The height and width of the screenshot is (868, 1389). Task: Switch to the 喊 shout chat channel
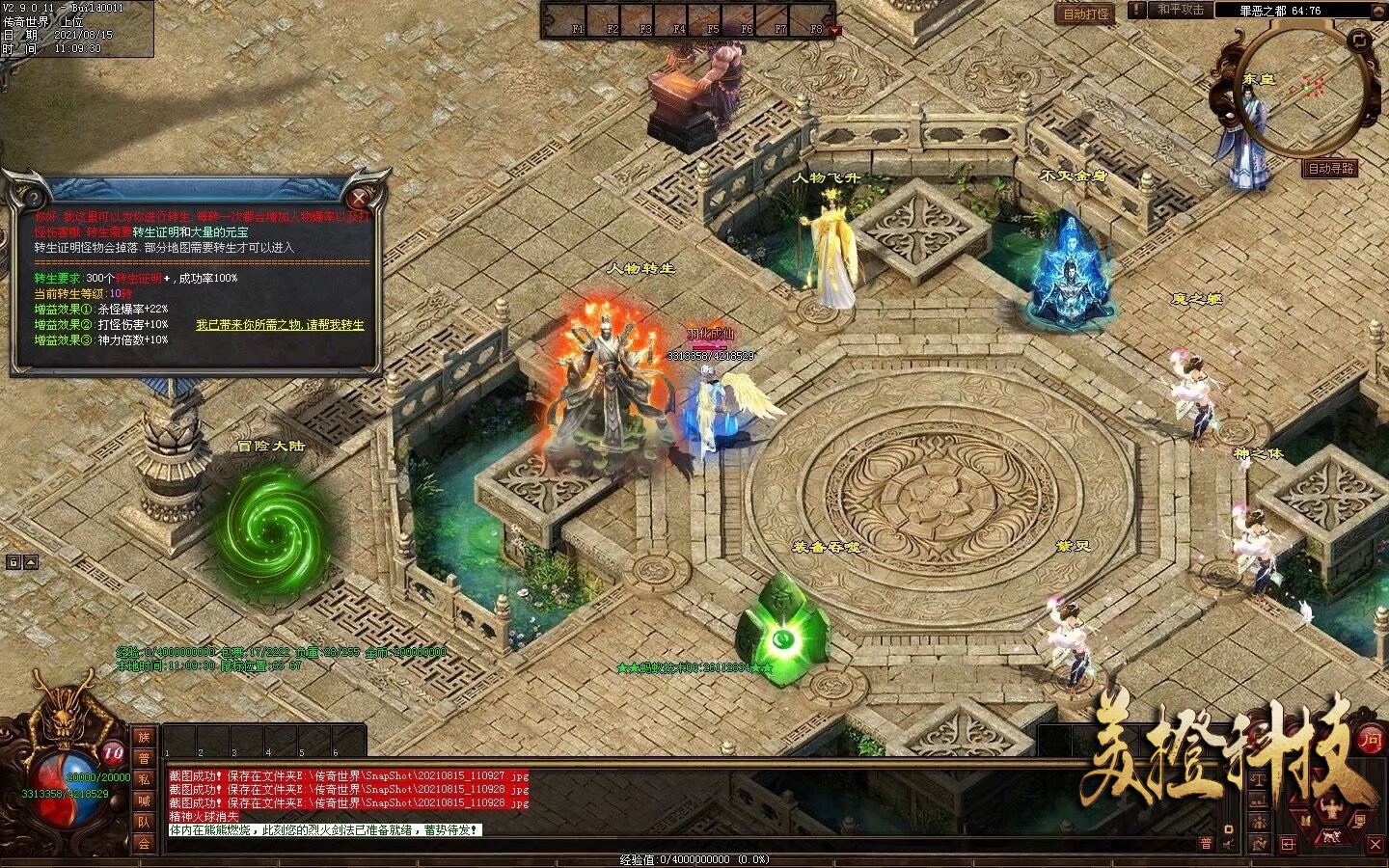[x=145, y=800]
